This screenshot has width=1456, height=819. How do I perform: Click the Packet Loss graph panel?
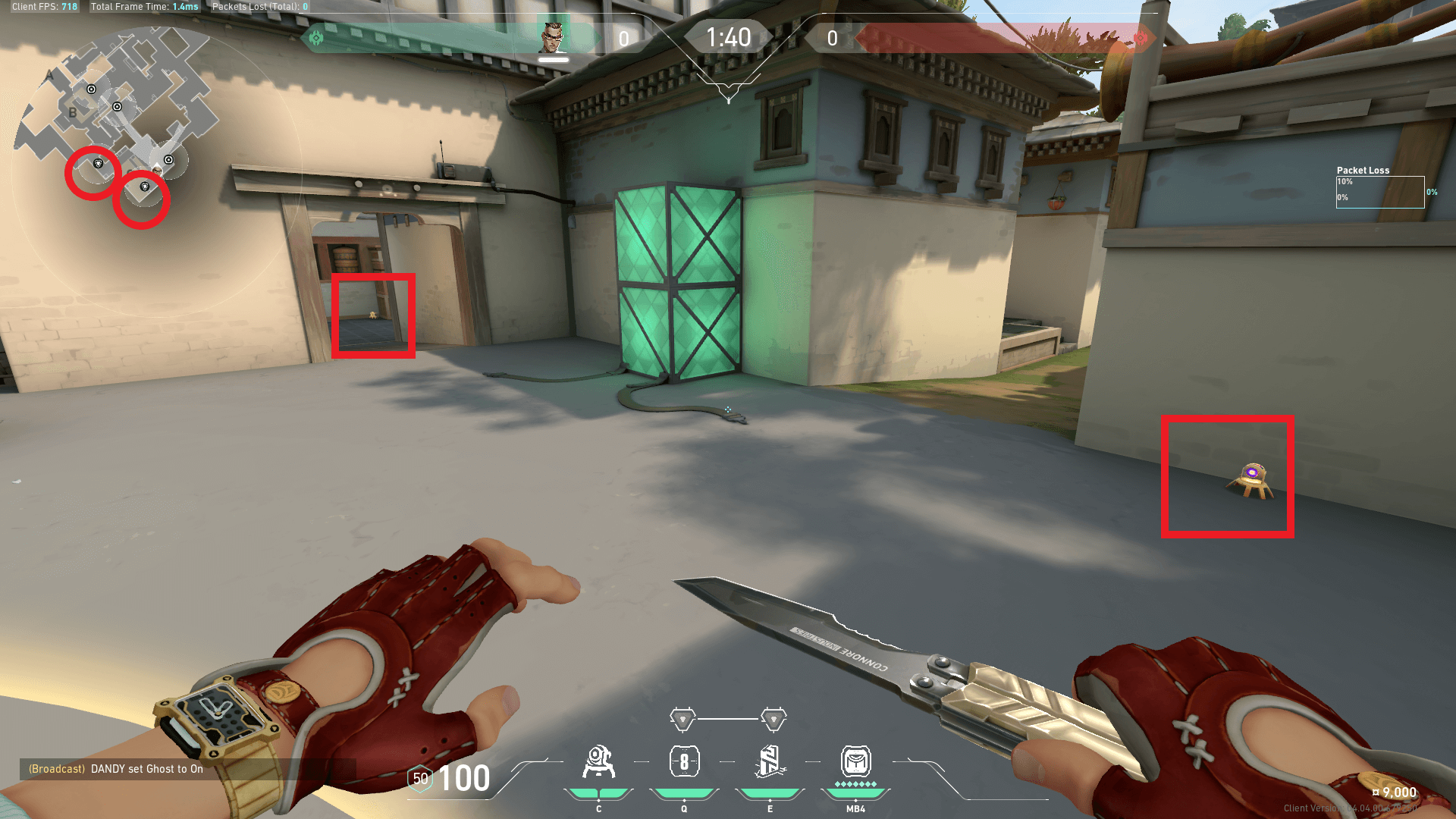1379,192
